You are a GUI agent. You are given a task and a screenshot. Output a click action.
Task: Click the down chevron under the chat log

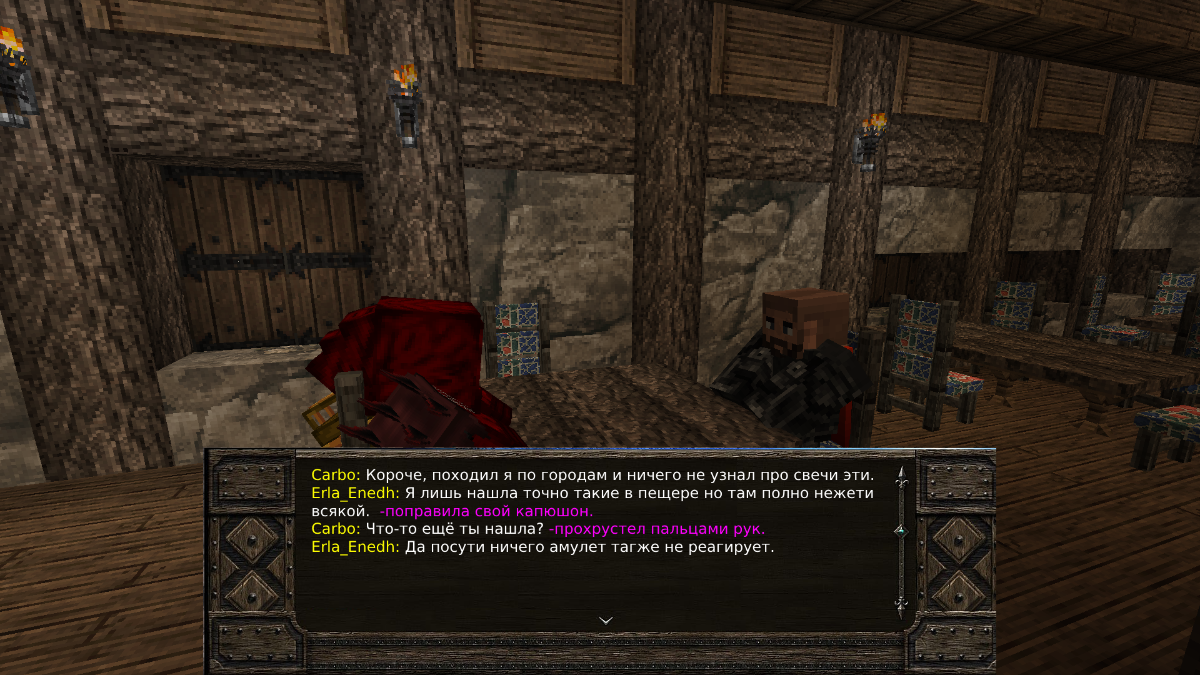[x=605, y=620]
